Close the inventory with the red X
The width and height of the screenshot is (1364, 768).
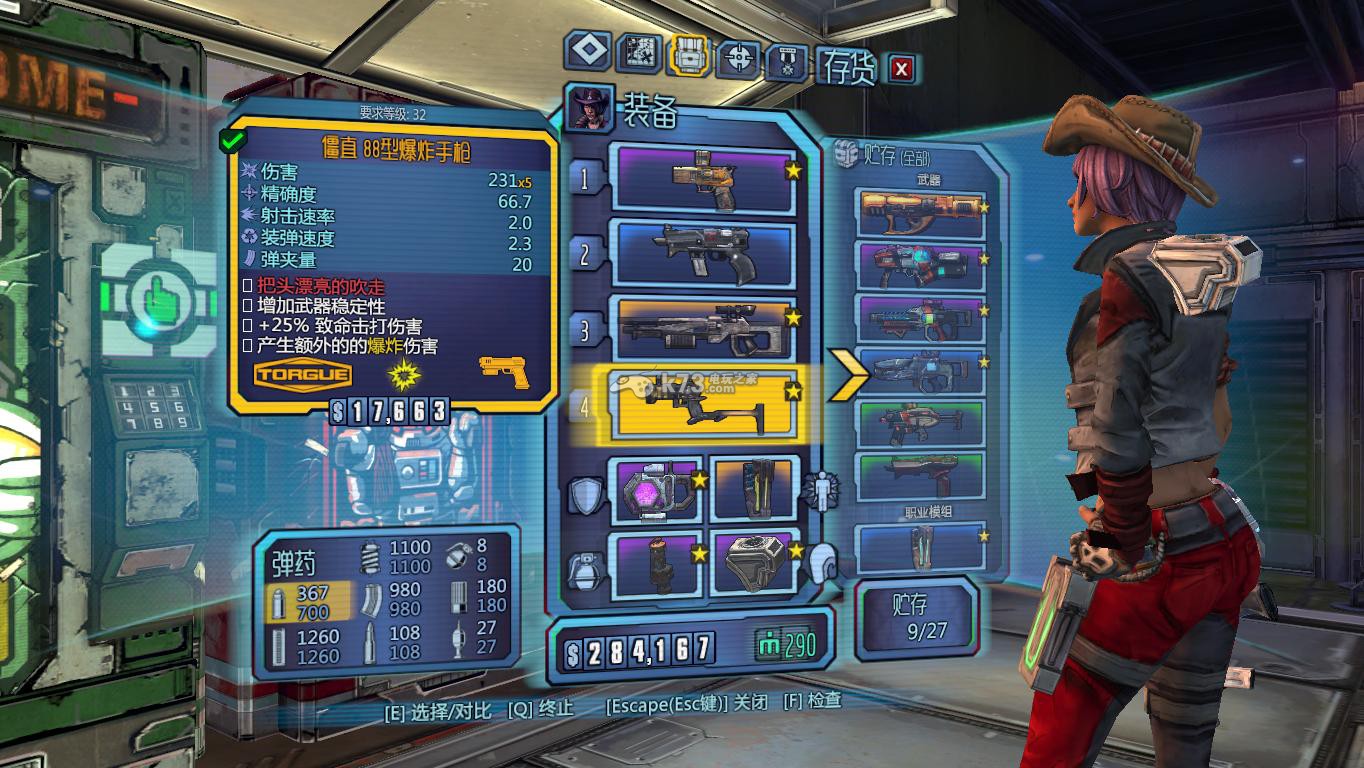(902, 68)
